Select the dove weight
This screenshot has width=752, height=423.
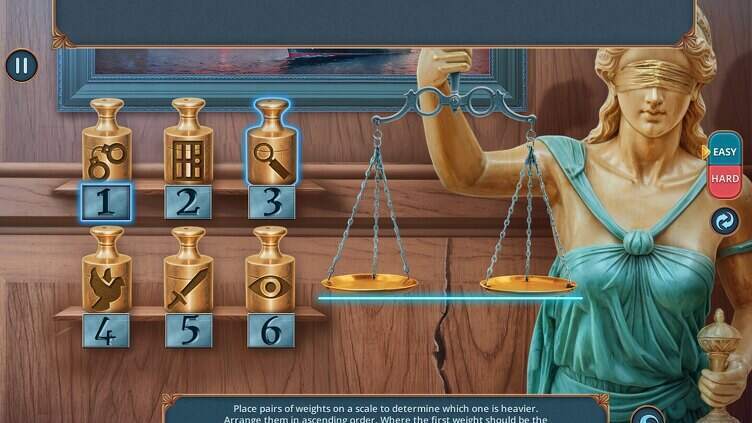[107, 275]
